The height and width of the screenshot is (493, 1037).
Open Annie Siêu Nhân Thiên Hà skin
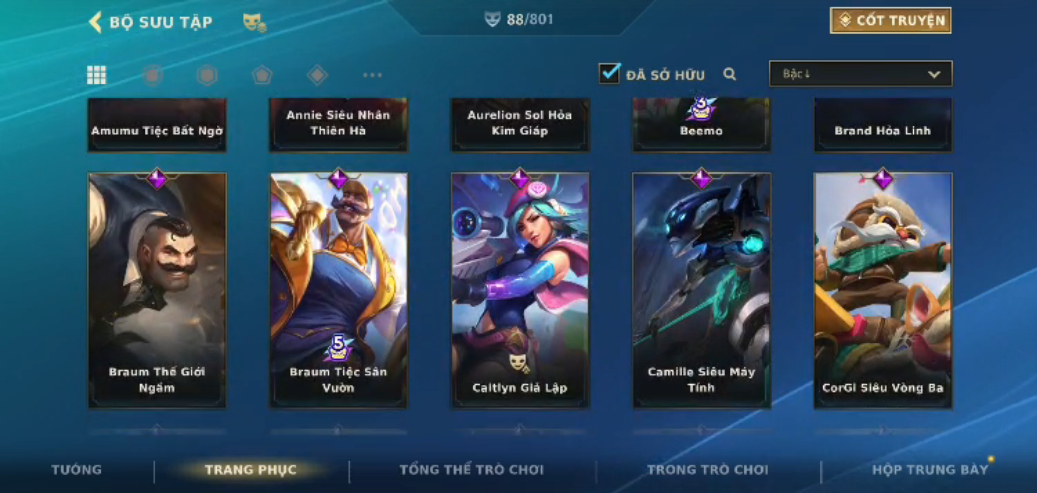pyautogui.click(x=338, y=124)
